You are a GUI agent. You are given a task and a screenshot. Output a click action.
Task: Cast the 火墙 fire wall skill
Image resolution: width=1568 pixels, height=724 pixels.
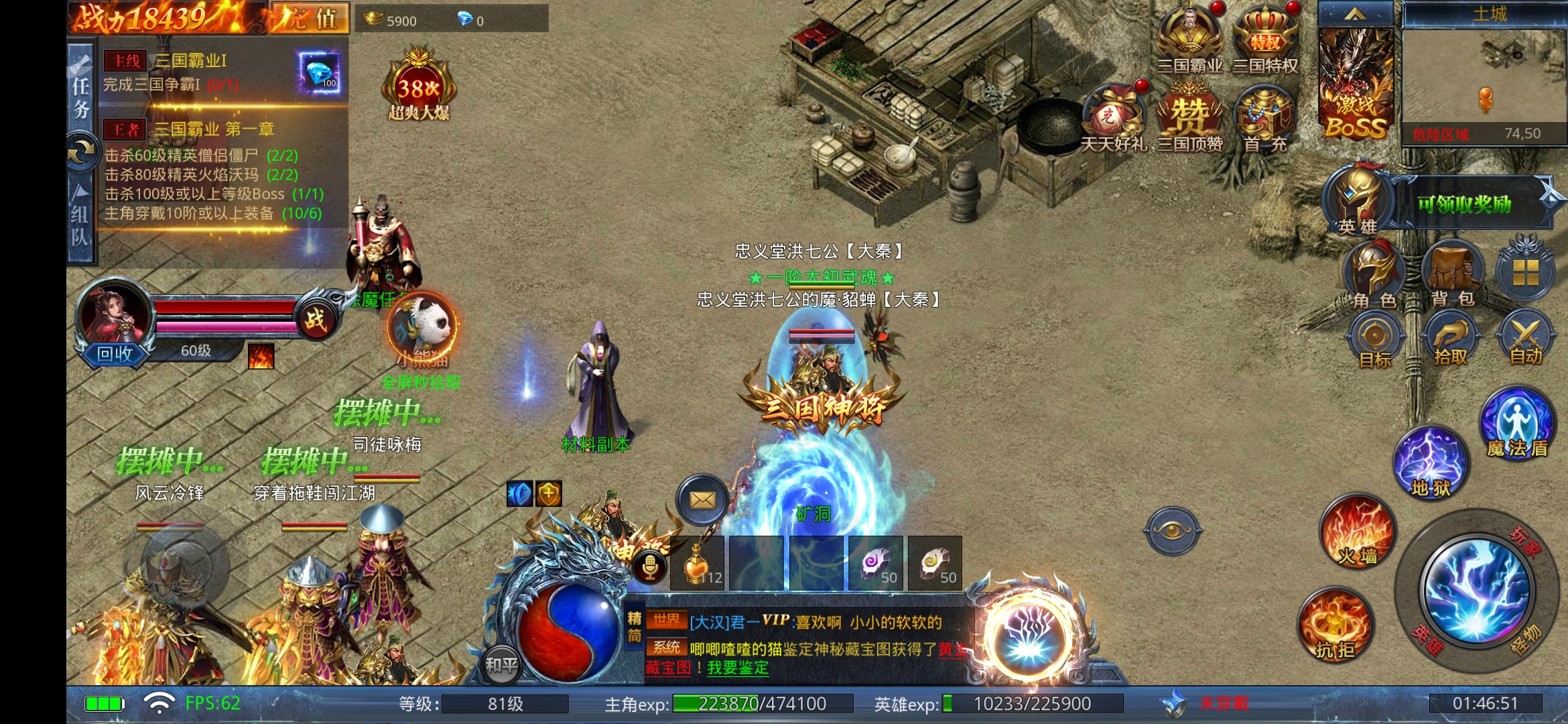click(1358, 532)
